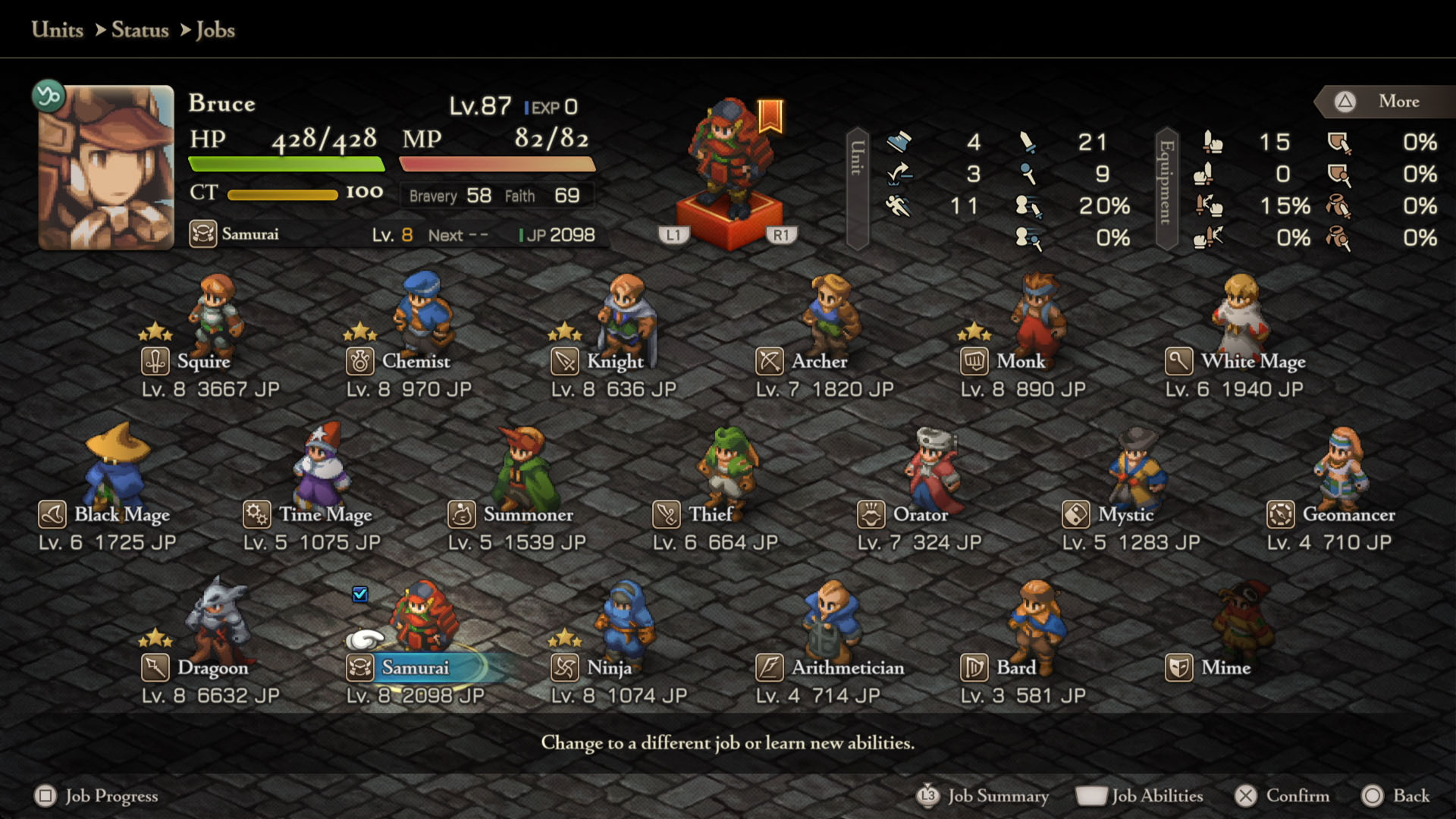Choose the Chemist job
Screen dimensions: 1456x819
point(415,362)
